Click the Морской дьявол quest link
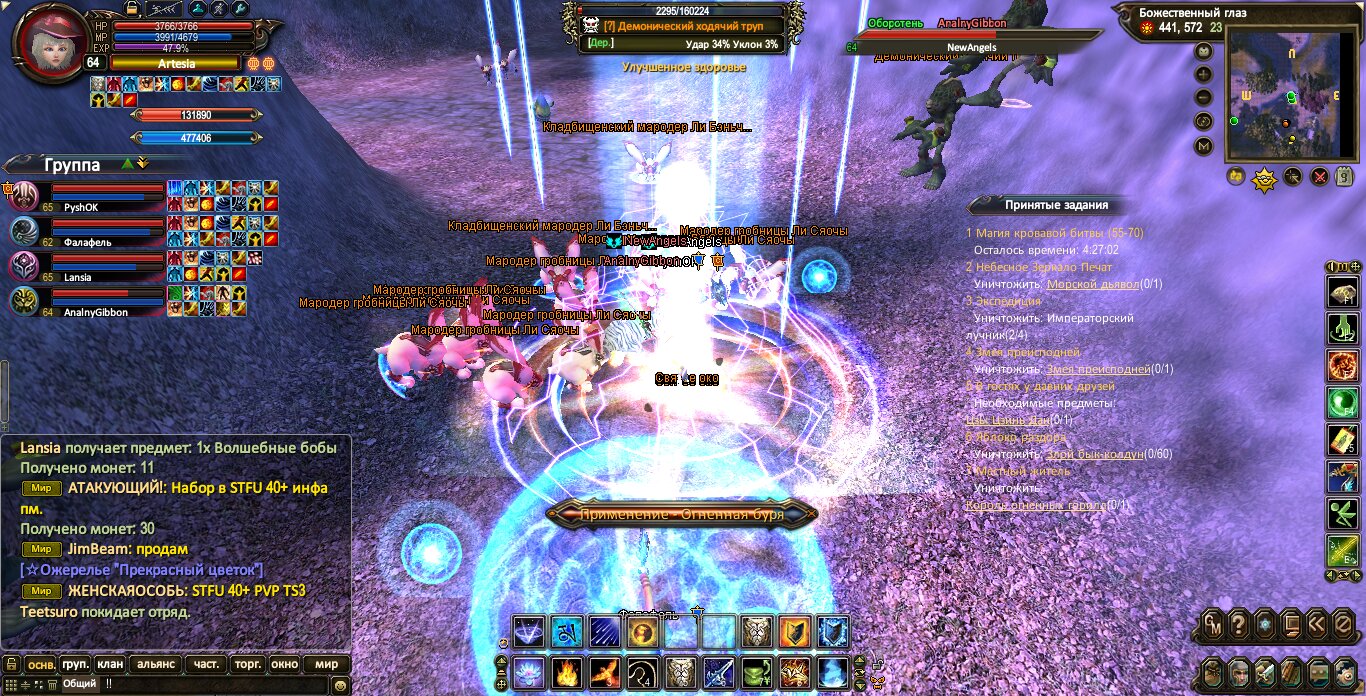 (x=1095, y=284)
